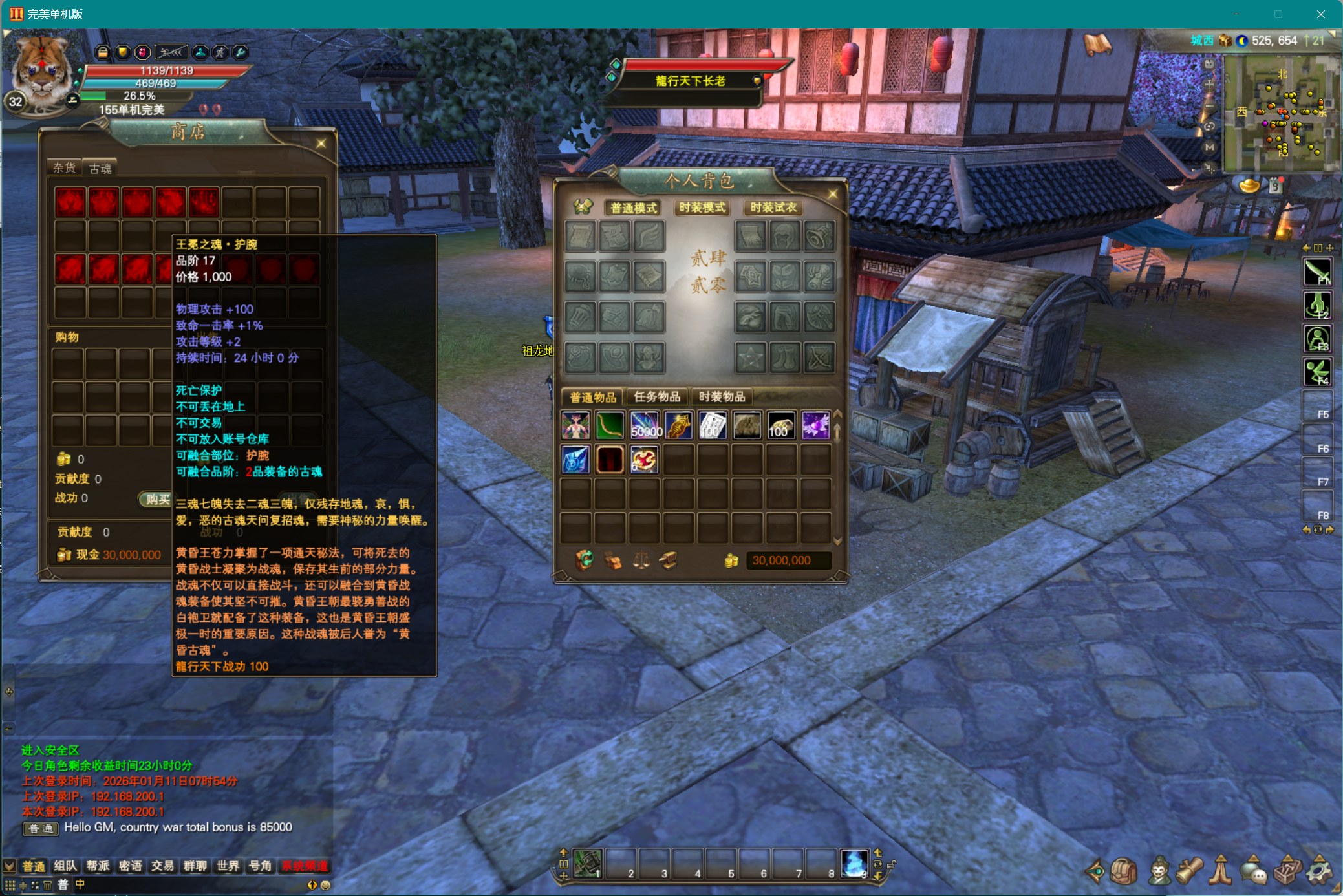Open the backpack icon in the bottom bar
The image size is (1343, 896).
[x=1124, y=871]
